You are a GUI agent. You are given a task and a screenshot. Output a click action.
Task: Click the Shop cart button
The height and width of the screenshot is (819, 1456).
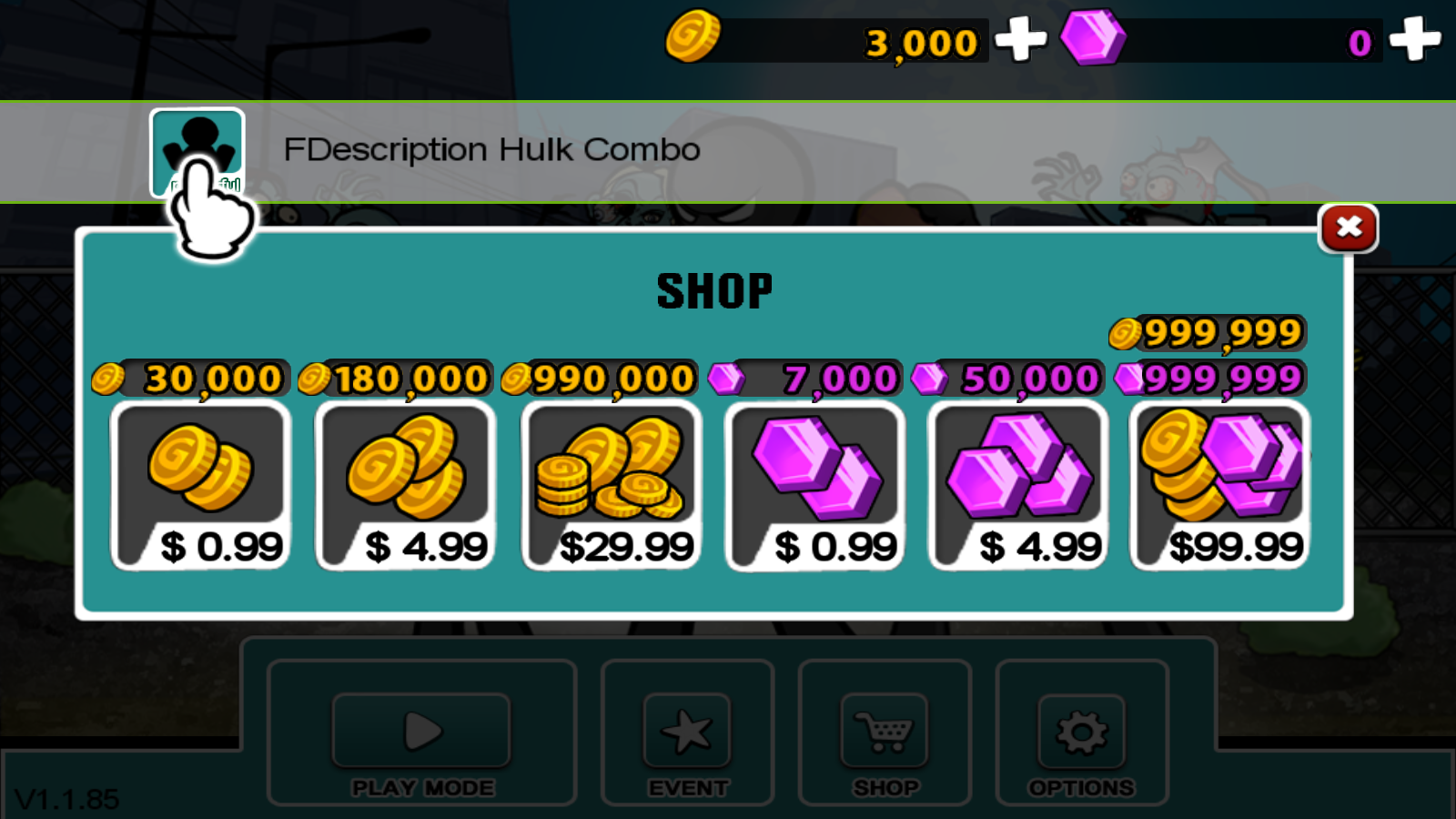885,732
